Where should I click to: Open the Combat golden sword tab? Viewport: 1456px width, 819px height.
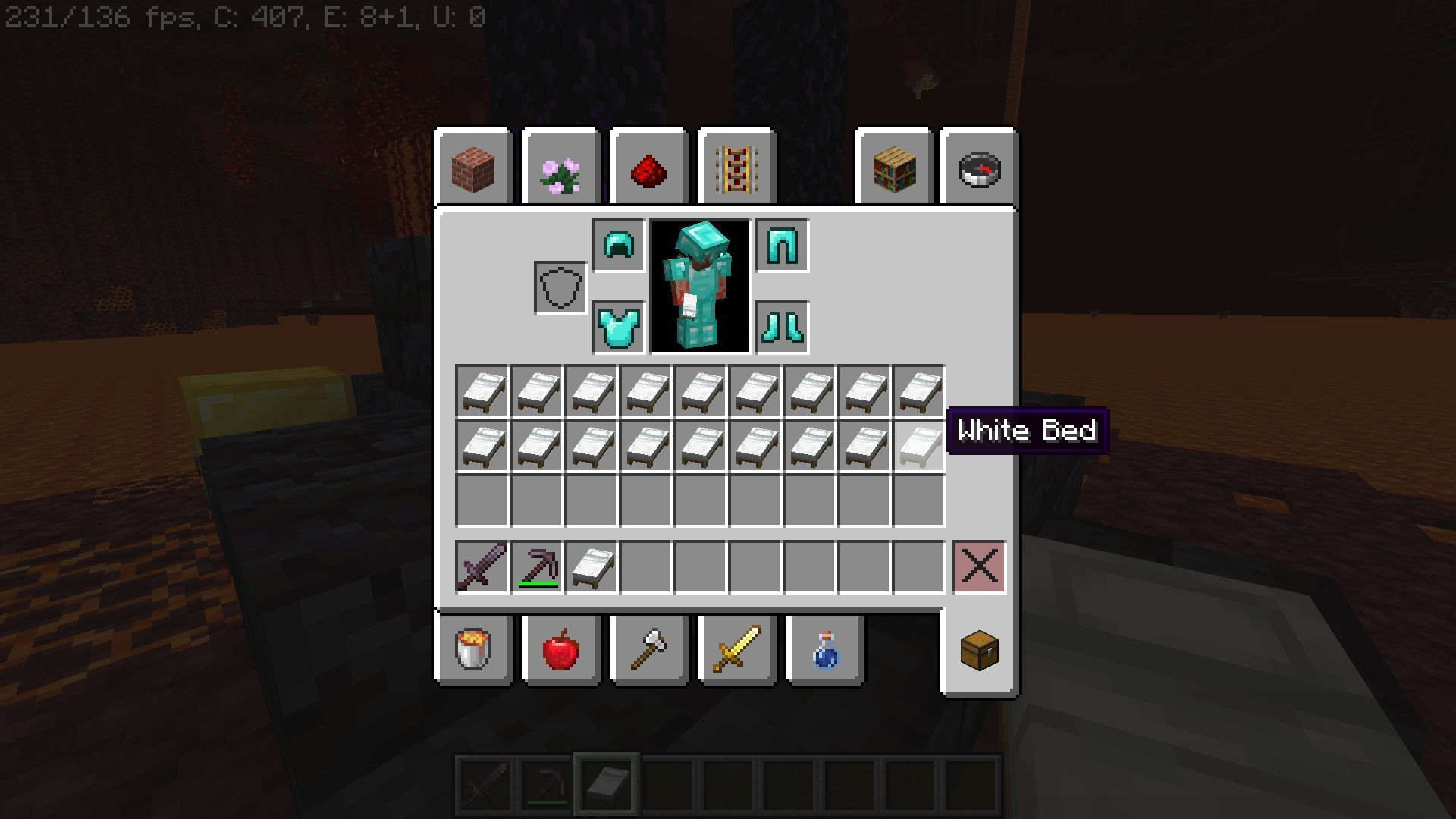click(735, 651)
